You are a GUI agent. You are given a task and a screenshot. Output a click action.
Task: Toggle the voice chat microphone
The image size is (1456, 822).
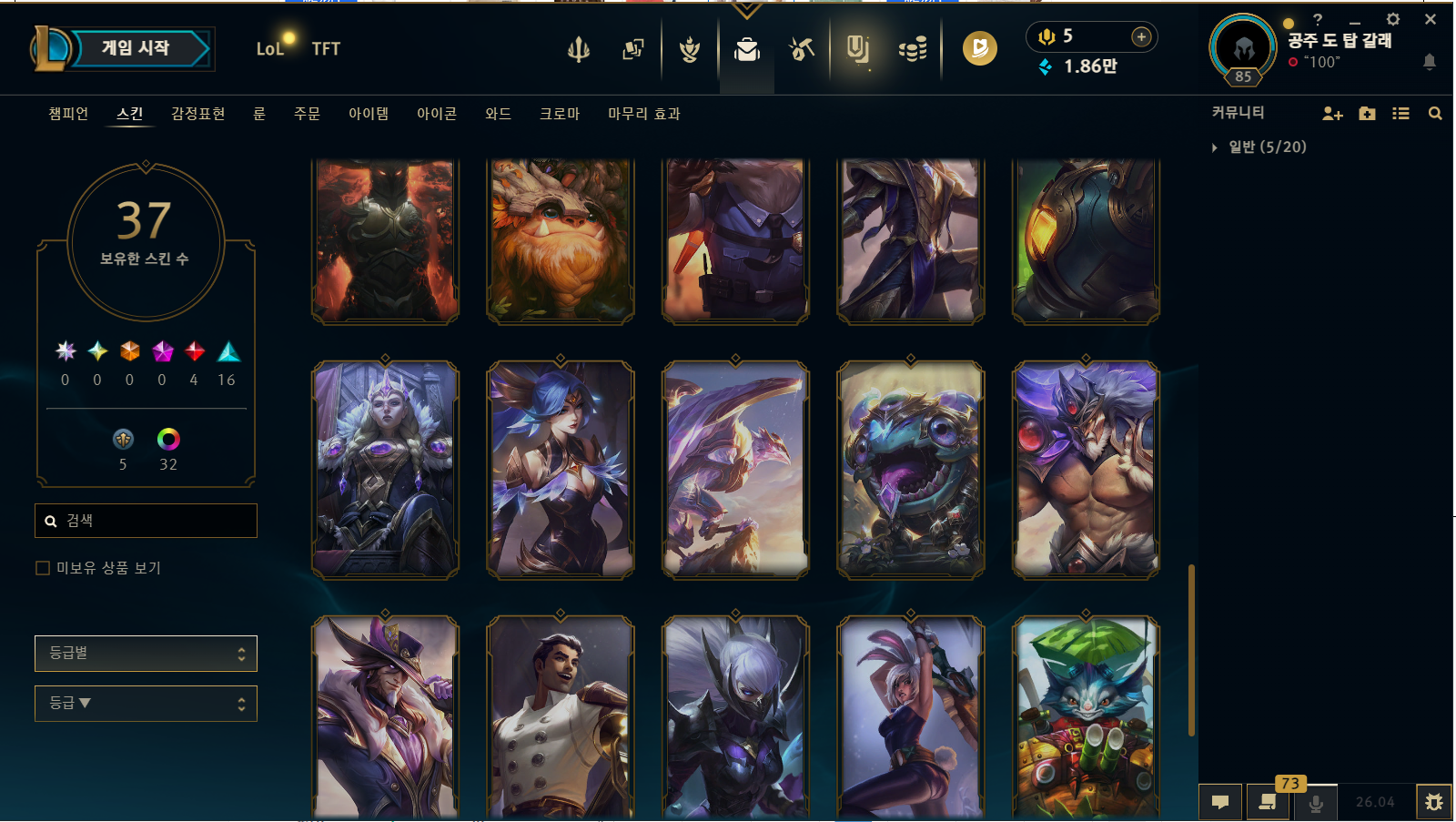click(1316, 802)
